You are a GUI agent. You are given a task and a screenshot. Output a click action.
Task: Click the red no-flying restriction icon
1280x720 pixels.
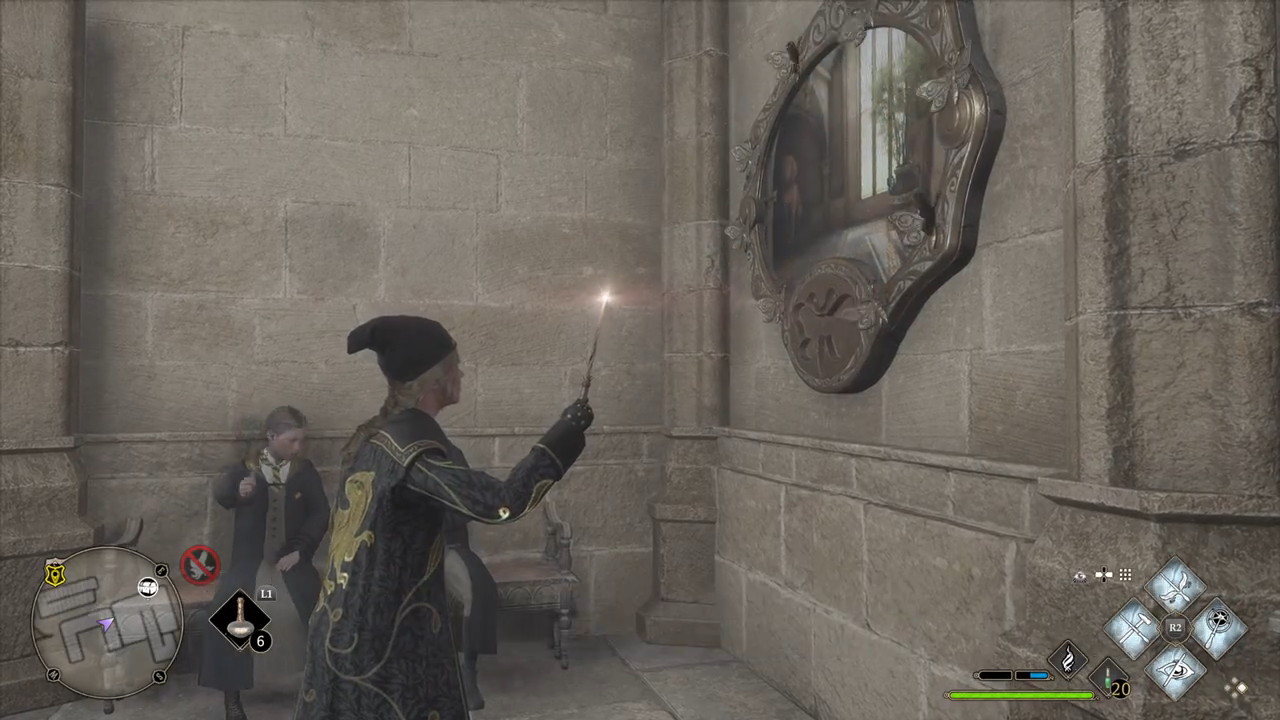pos(199,565)
